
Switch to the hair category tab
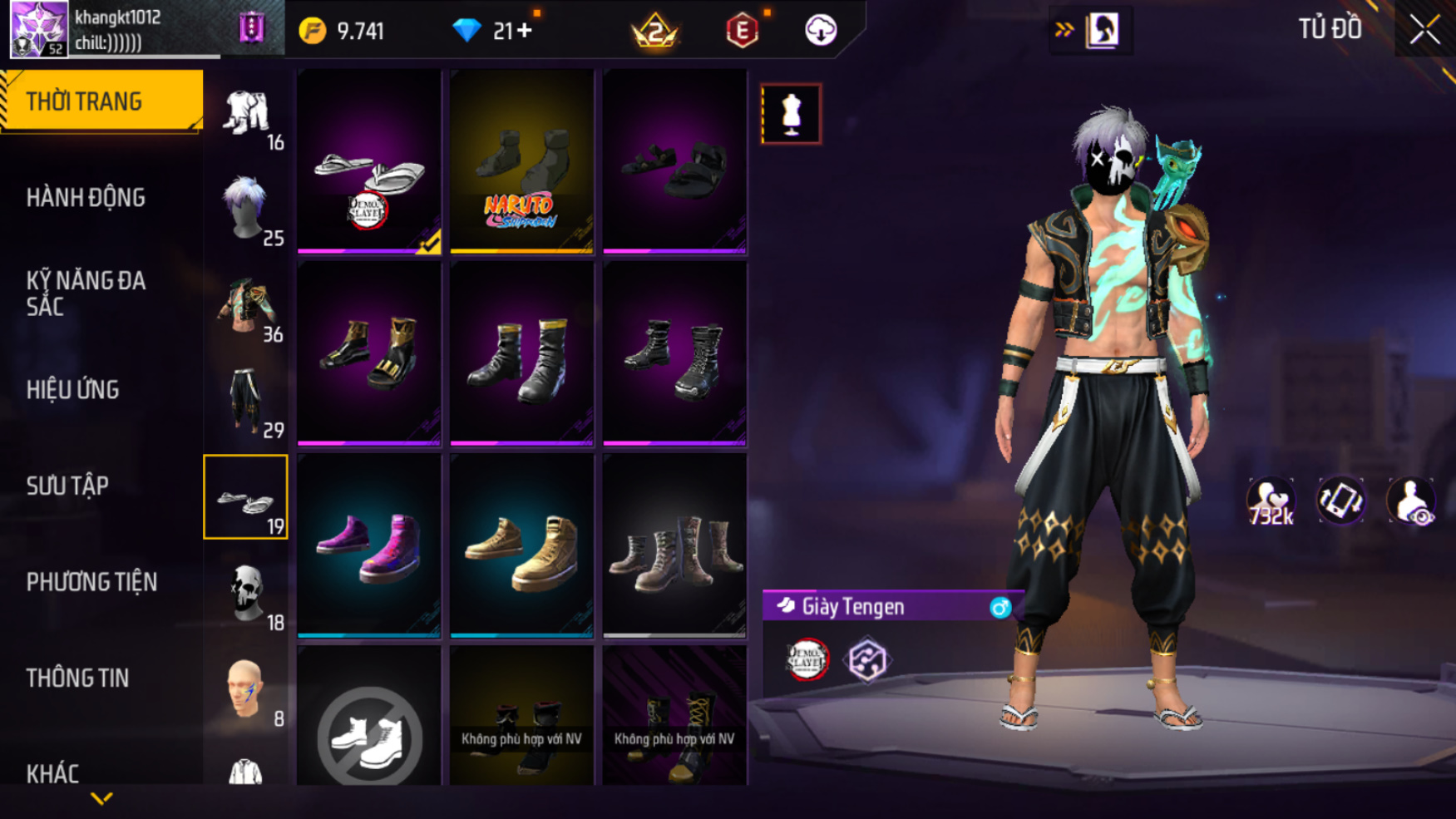pyautogui.click(x=246, y=208)
